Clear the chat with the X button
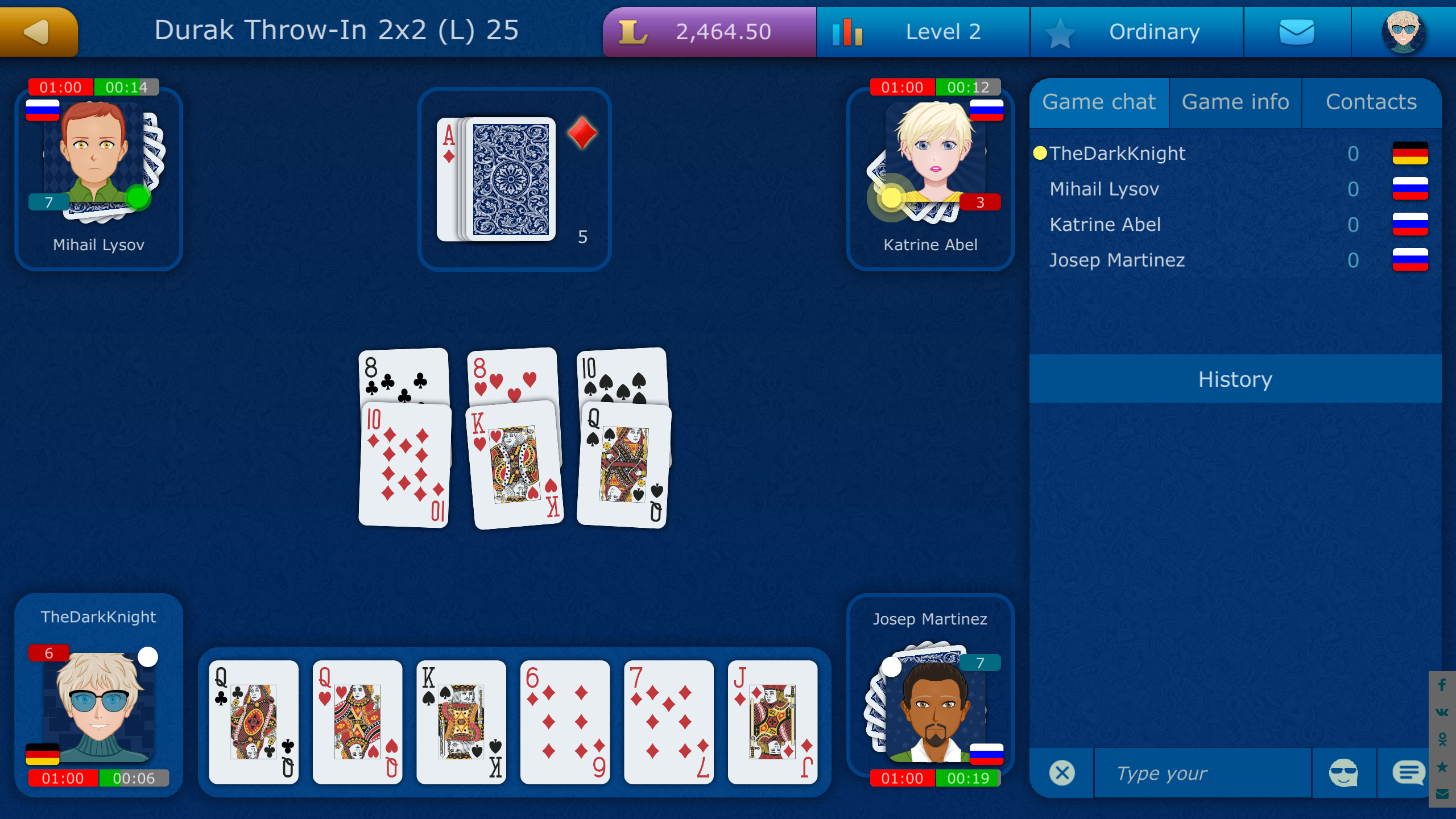Viewport: 1456px width, 819px height. tap(1061, 772)
